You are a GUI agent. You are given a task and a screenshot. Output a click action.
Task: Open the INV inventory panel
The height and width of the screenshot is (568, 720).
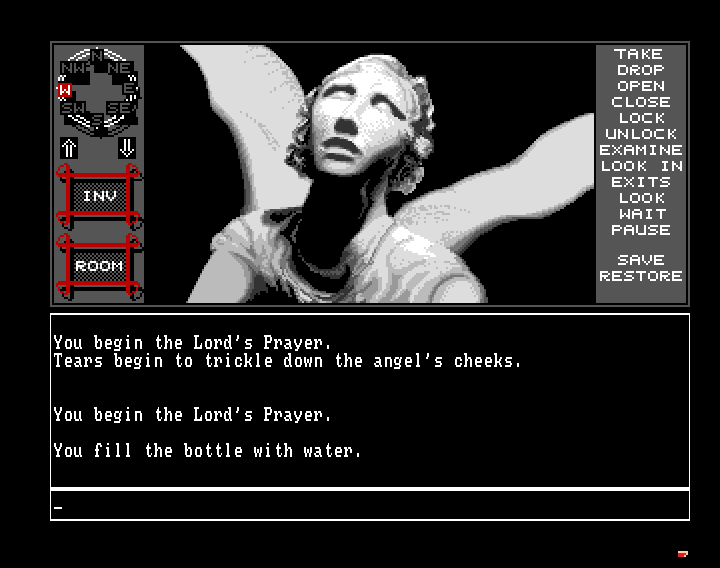[98, 197]
